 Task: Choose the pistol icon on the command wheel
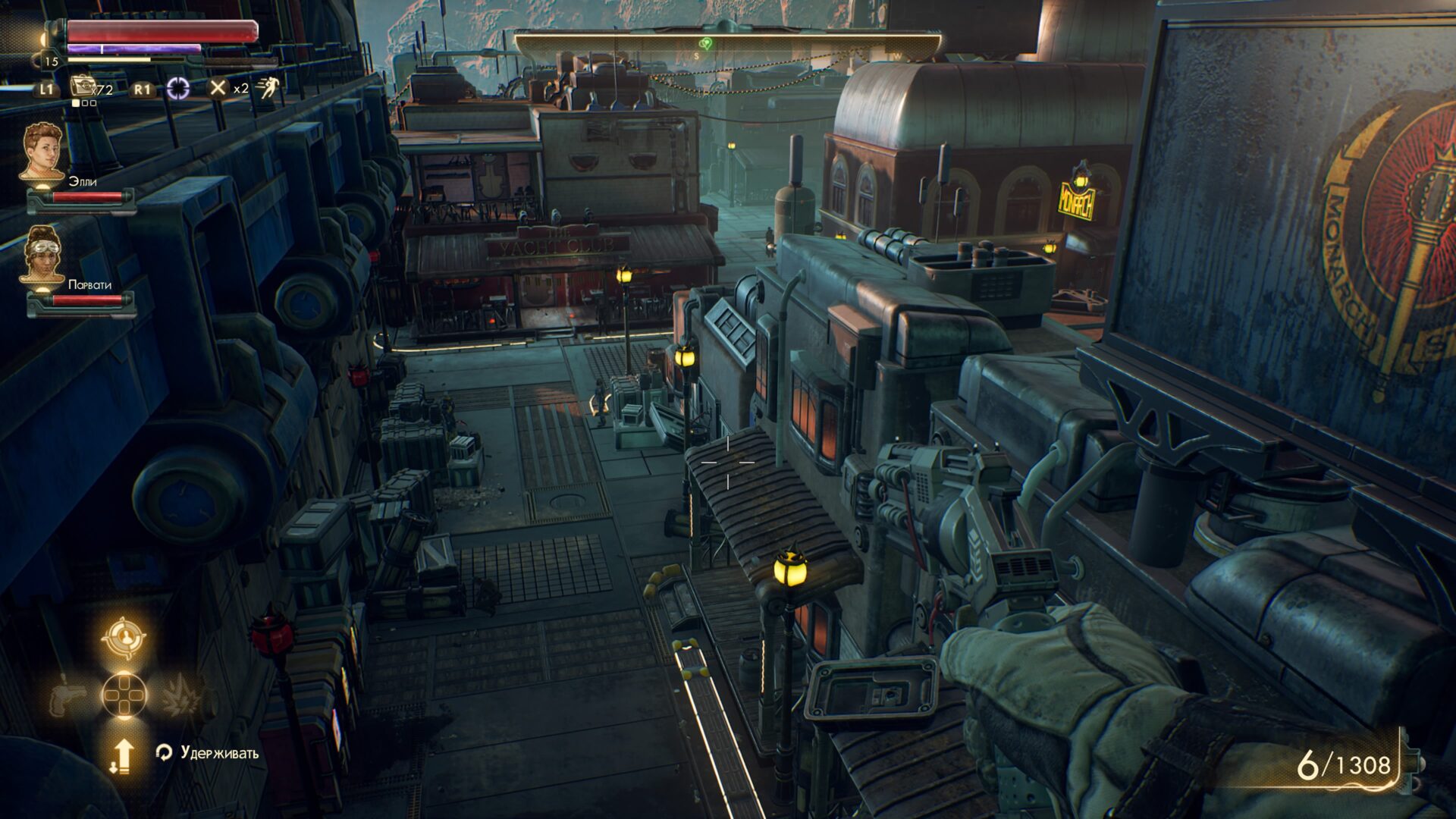[67, 696]
